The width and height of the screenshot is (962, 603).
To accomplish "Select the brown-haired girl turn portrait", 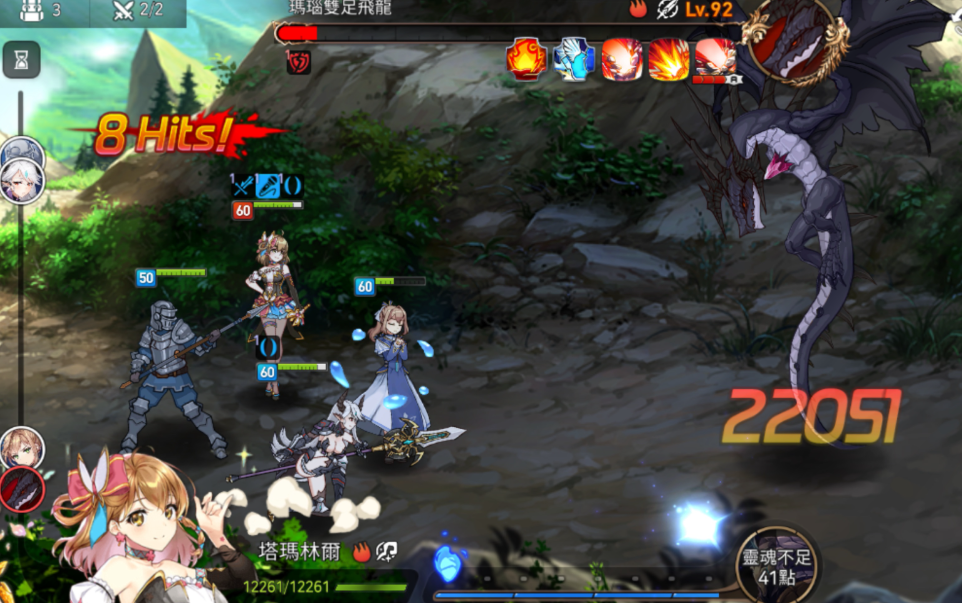I will [21, 446].
